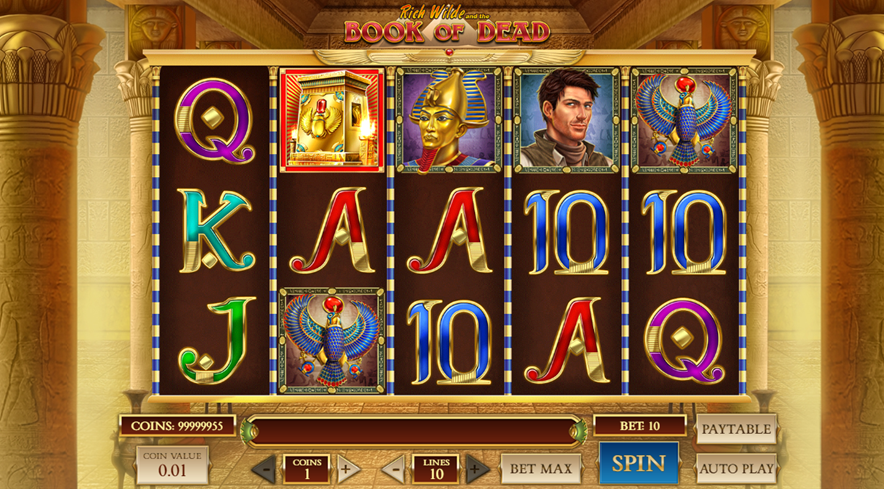Viewport: 884px width, 489px height.
Task: Open the Paytable
Action: tap(736, 429)
